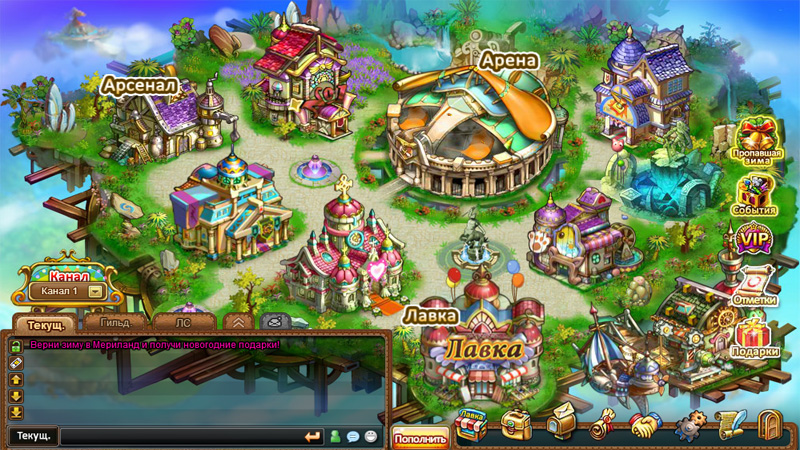The image size is (800, 450).
Task: Open the backpack inventory icon
Action: 516,426
